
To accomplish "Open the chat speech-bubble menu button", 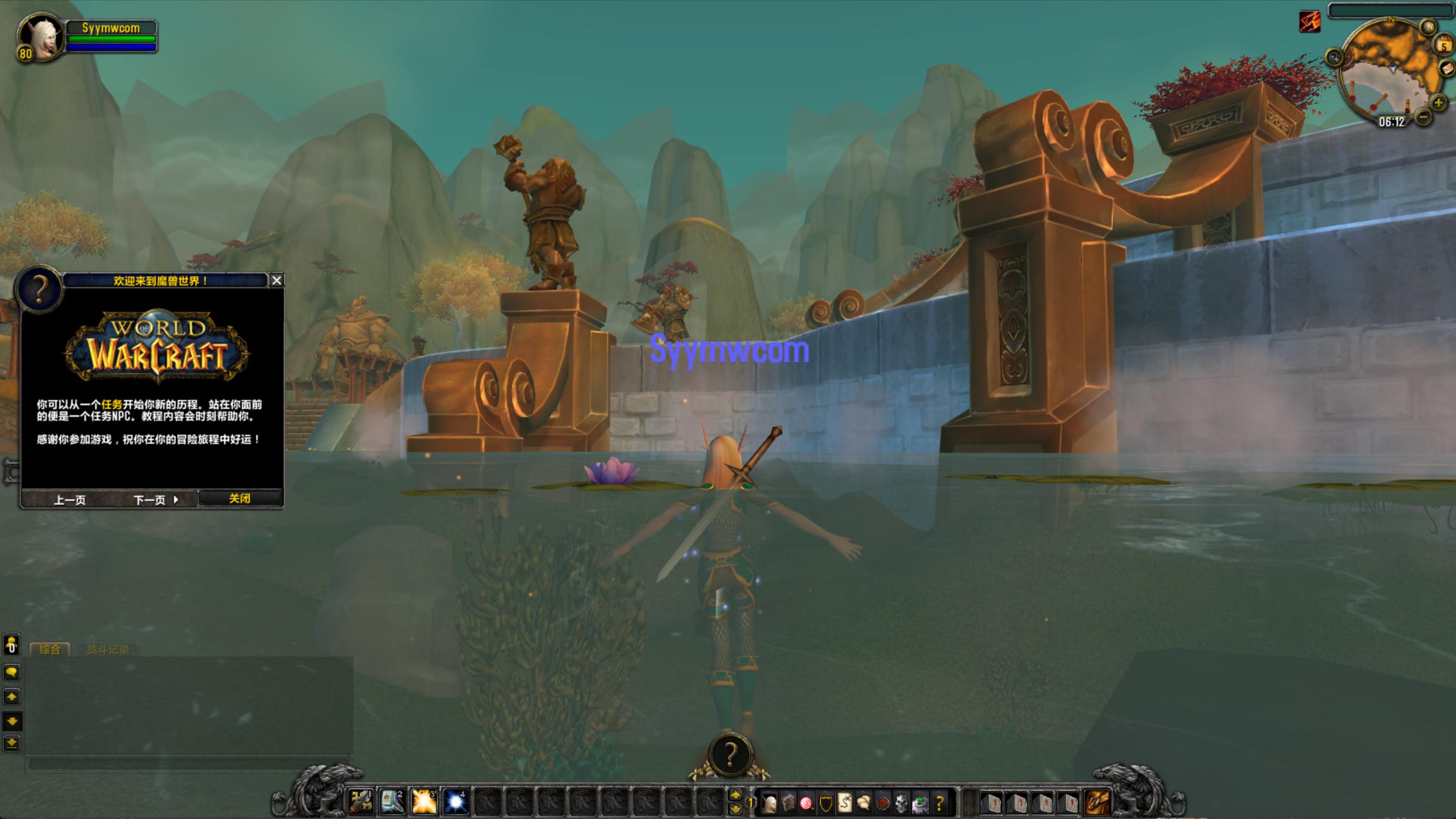I will coord(11,672).
